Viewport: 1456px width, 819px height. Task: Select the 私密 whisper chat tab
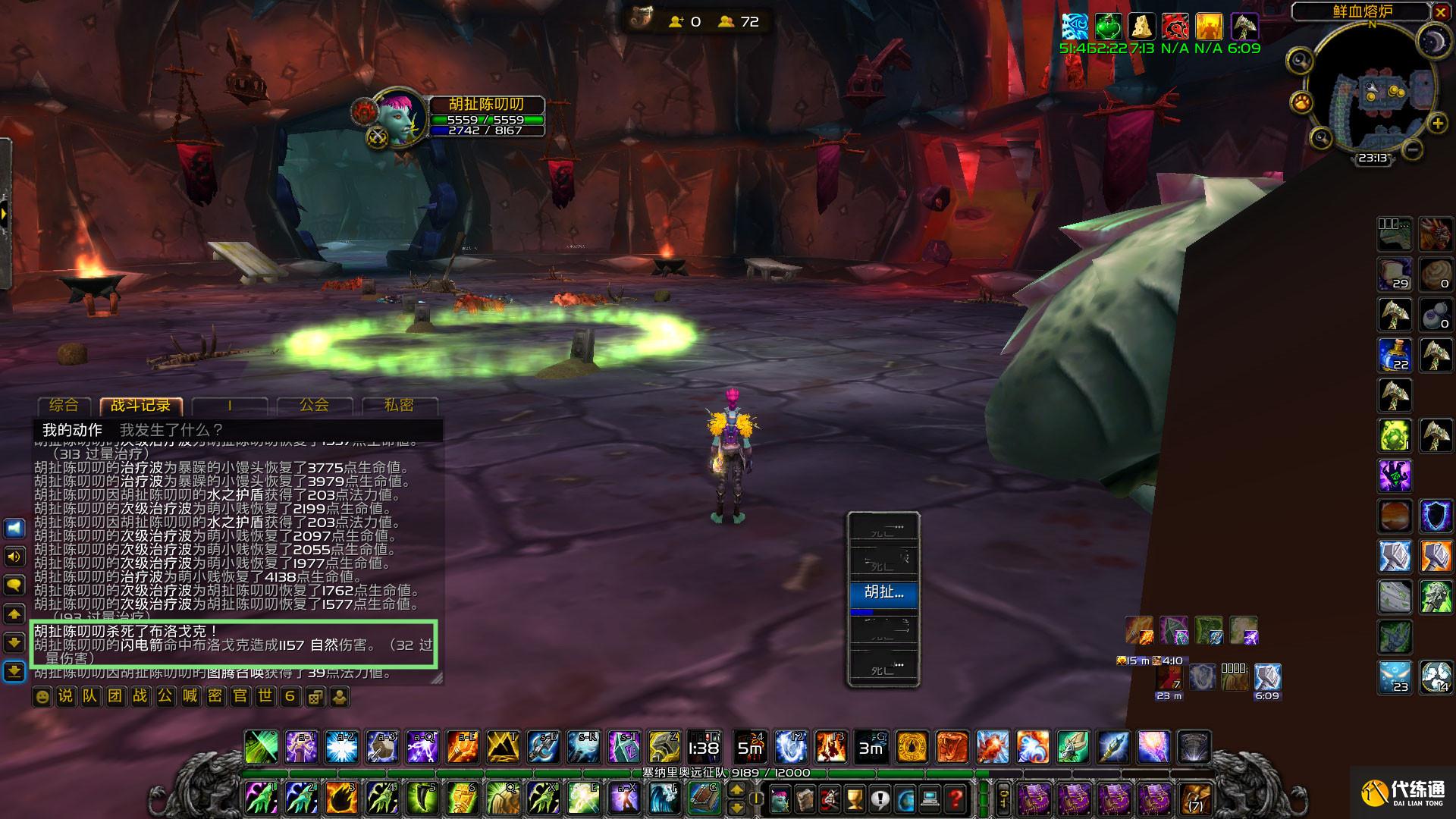(399, 406)
